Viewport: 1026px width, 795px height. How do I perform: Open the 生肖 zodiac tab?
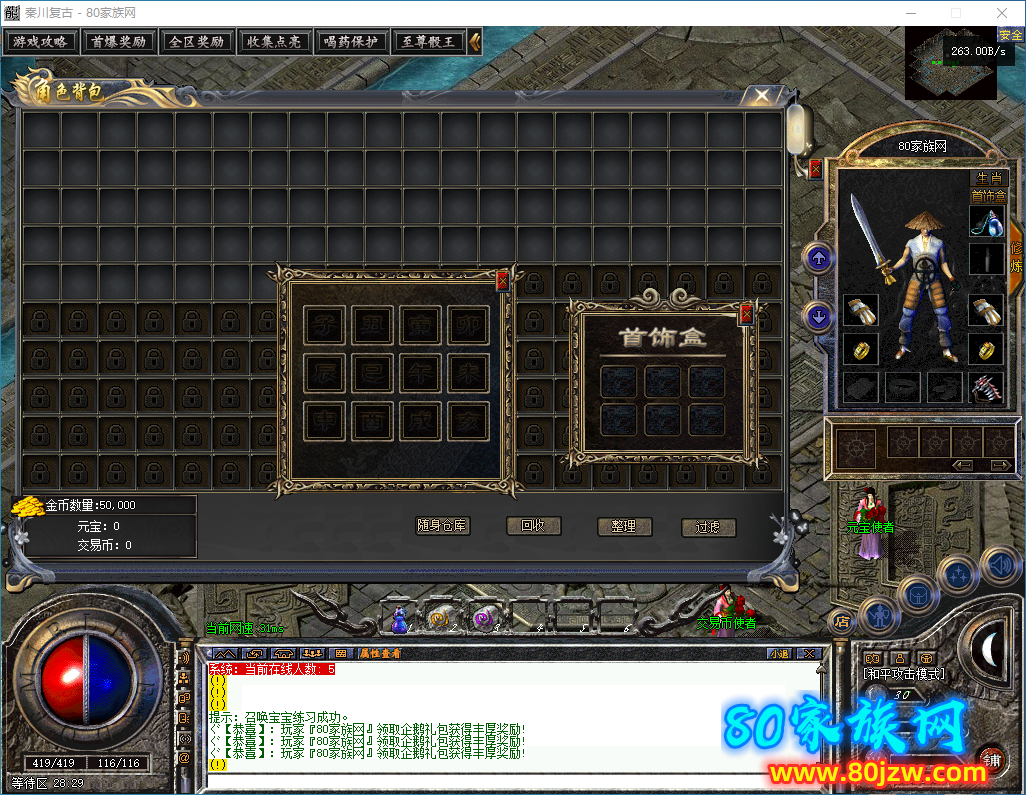988,177
